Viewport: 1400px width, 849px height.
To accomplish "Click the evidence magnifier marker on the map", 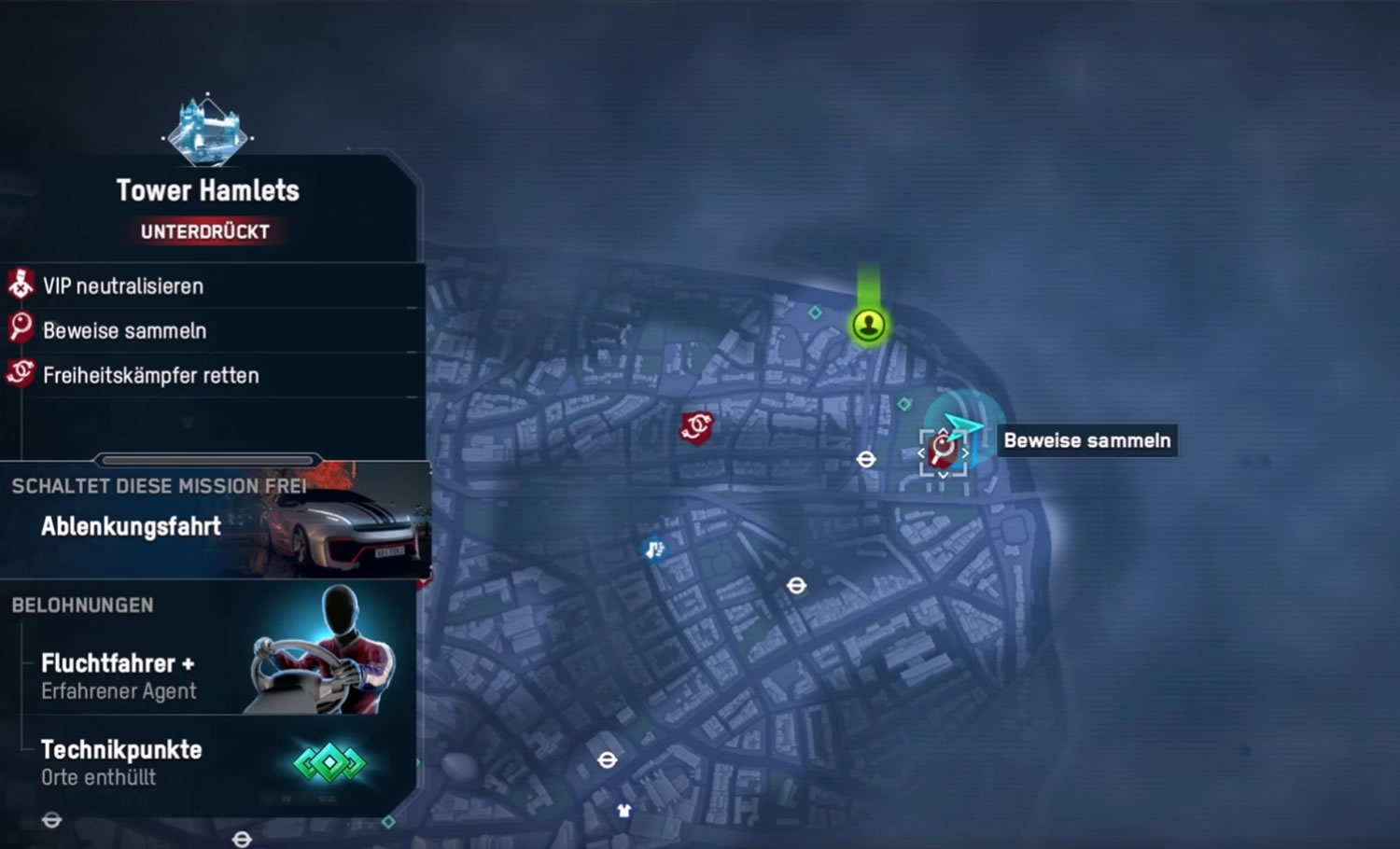I will pos(944,452).
